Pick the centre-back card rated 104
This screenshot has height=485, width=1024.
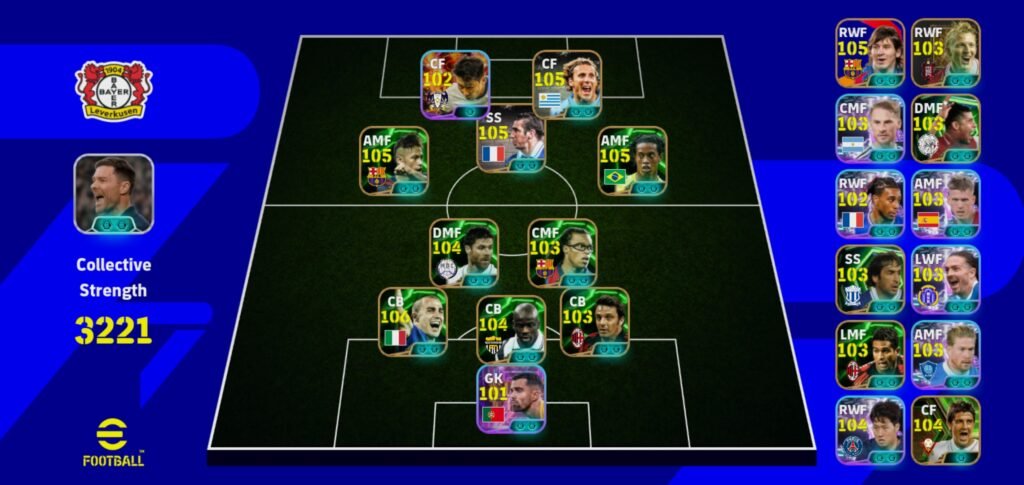510,329
